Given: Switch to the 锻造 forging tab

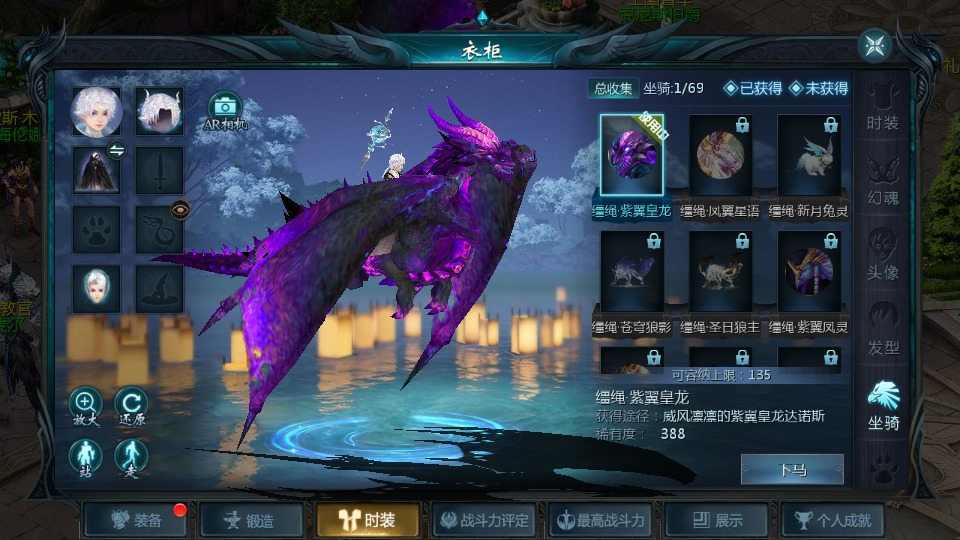Looking at the screenshot, I should pos(252,520).
